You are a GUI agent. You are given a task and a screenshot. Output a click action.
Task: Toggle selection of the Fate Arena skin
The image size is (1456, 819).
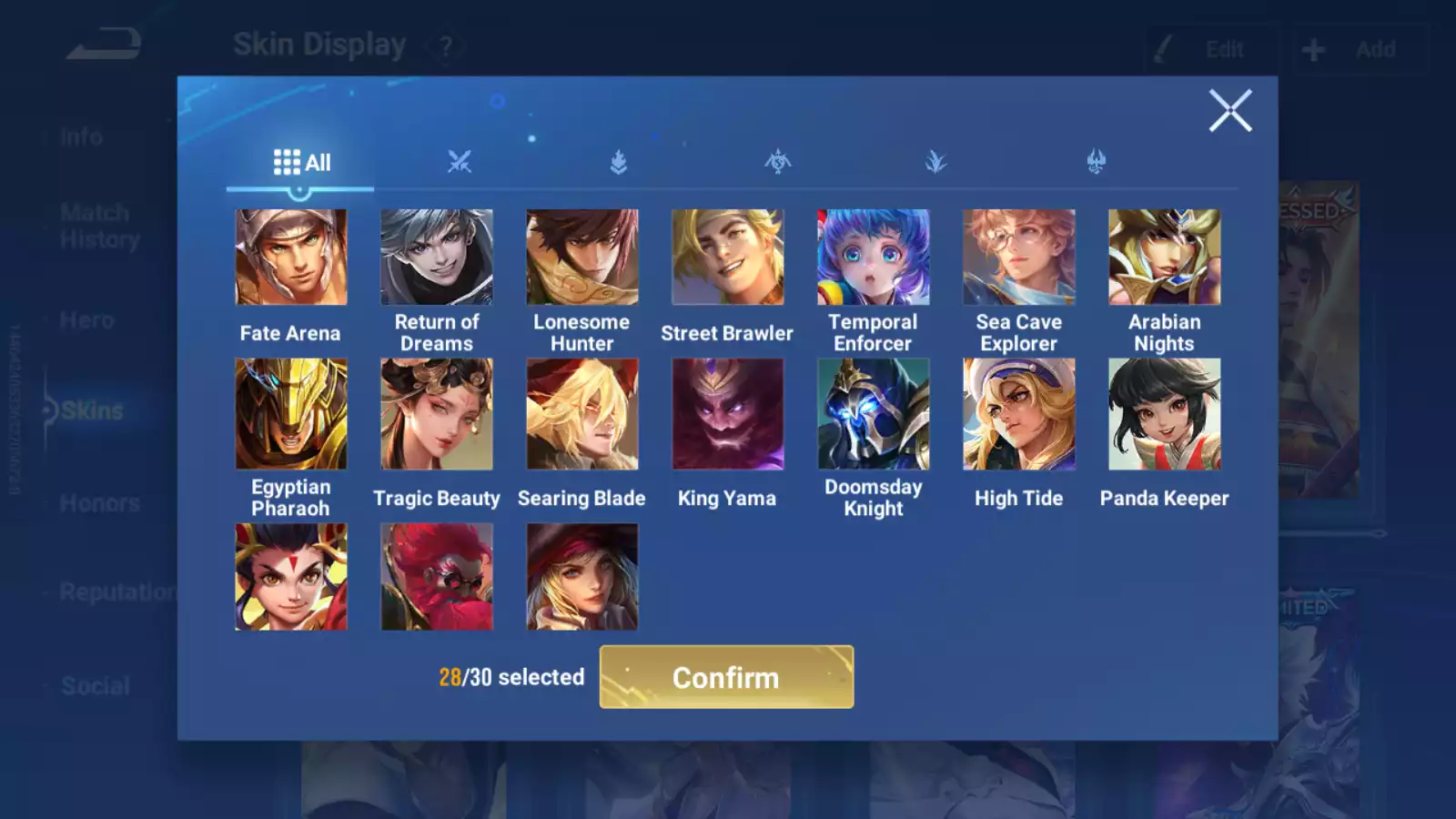click(291, 256)
